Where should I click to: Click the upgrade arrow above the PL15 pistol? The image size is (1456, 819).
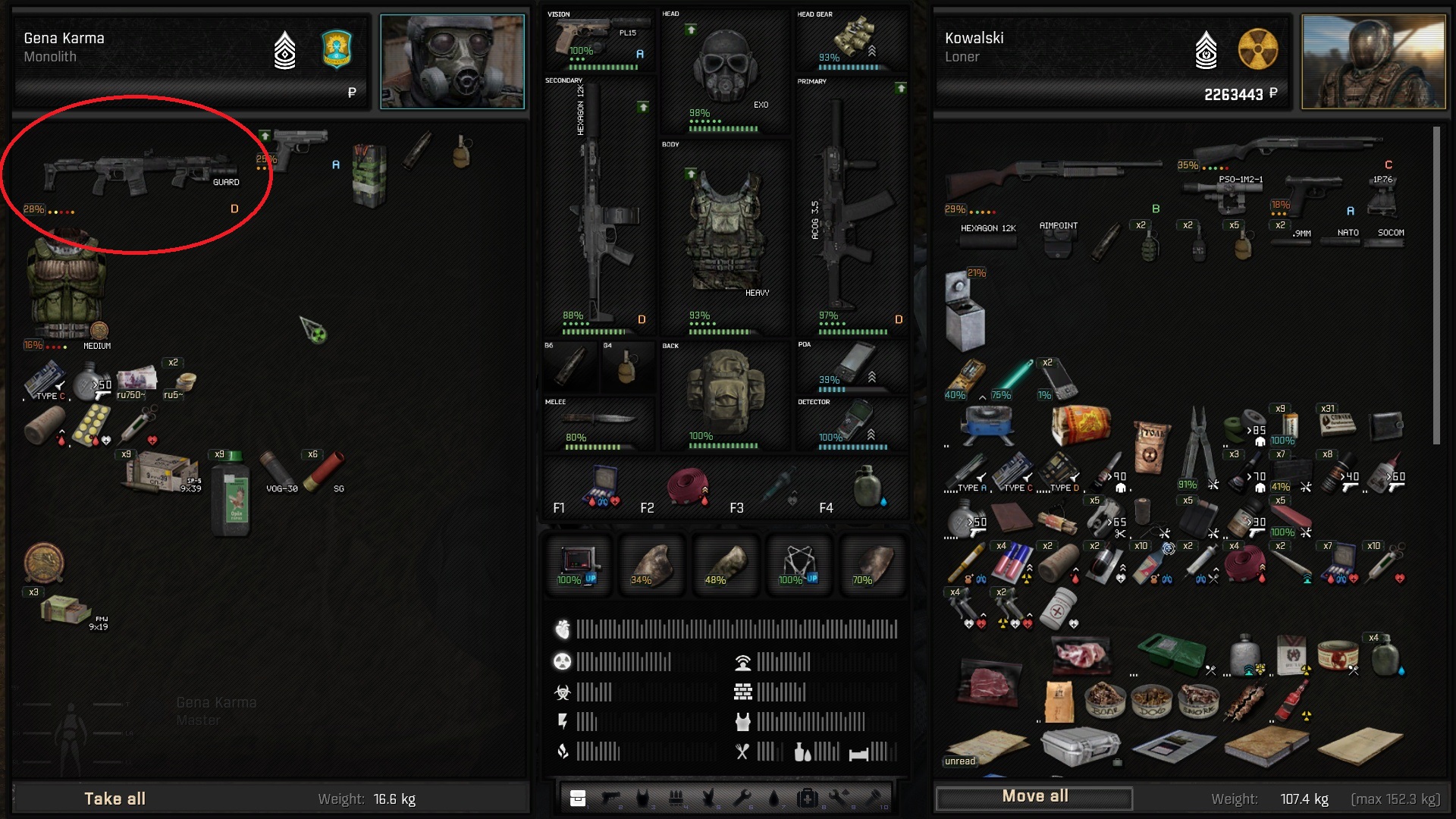[x=643, y=108]
